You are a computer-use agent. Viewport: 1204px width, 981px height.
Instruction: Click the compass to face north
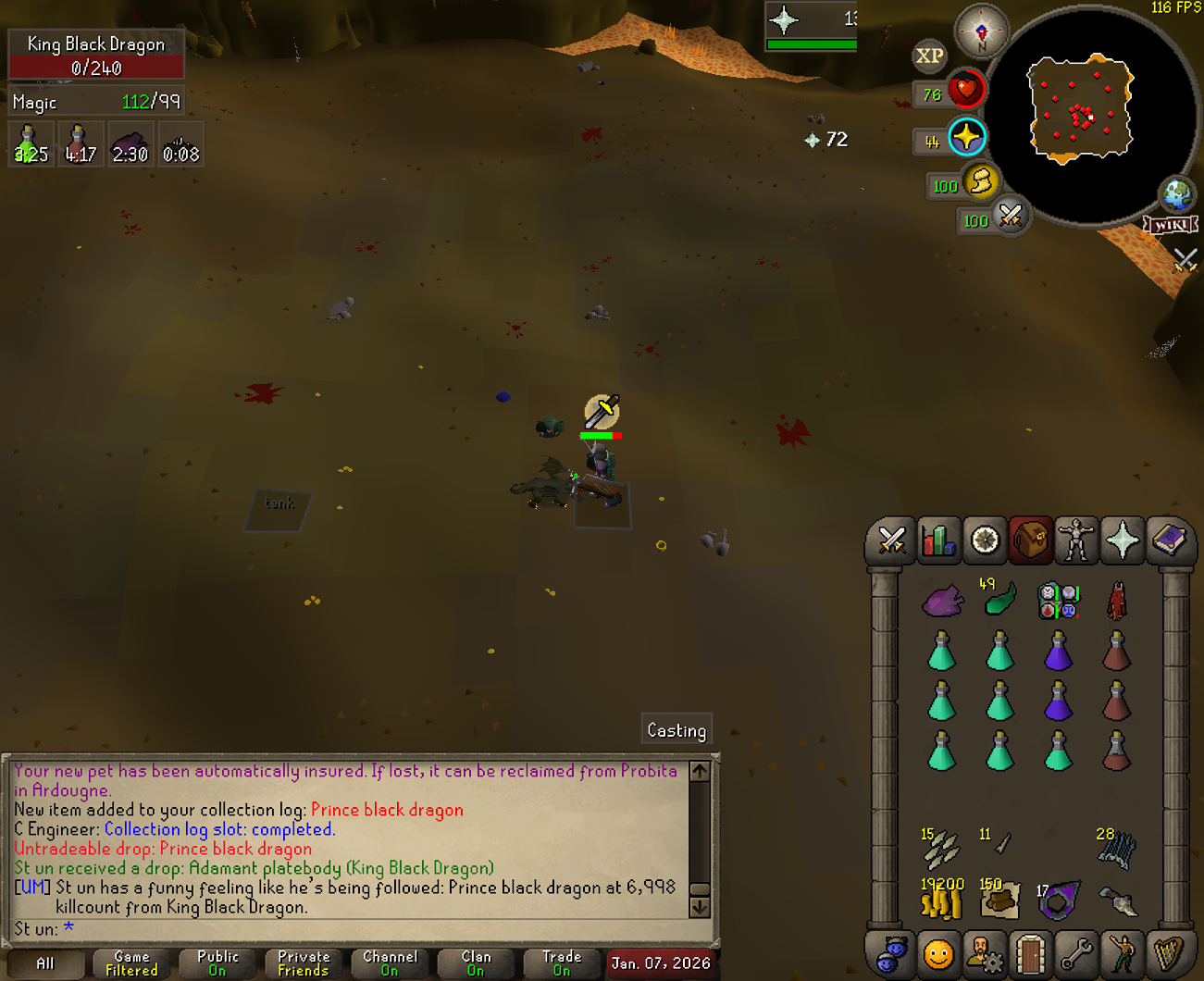tap(981, 31)
